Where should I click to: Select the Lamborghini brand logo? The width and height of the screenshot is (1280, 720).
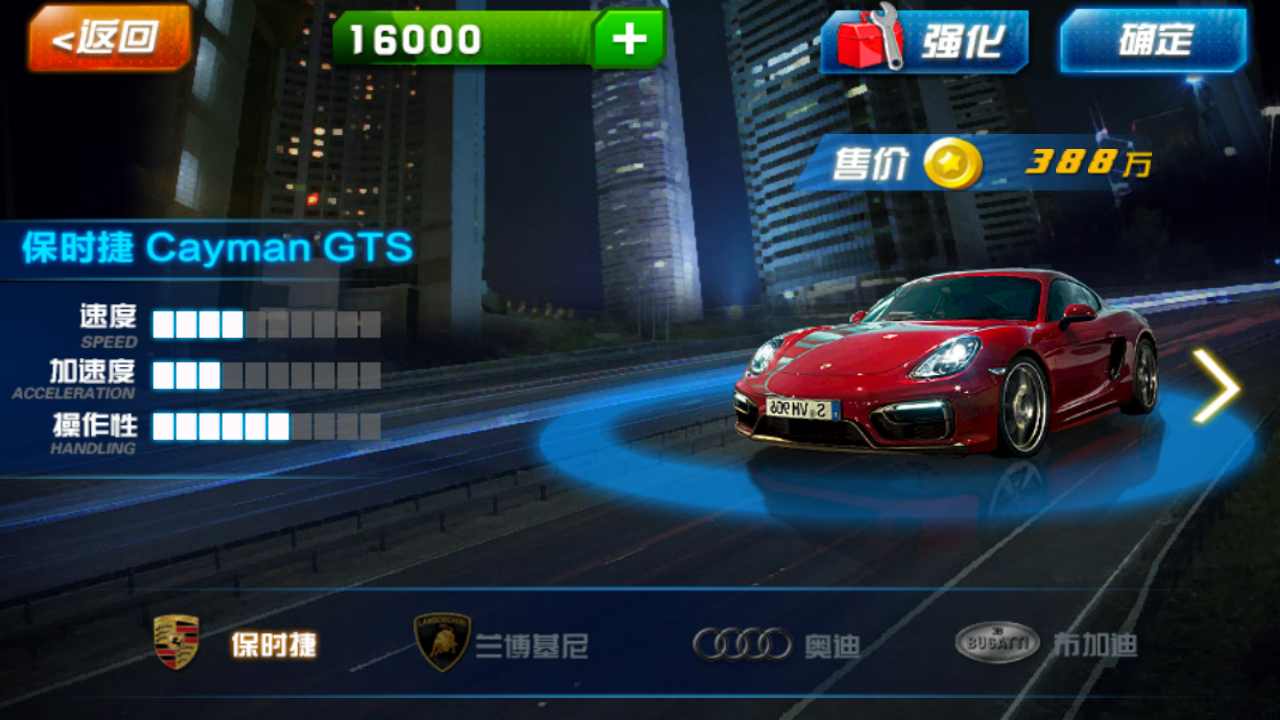point(443,640)
